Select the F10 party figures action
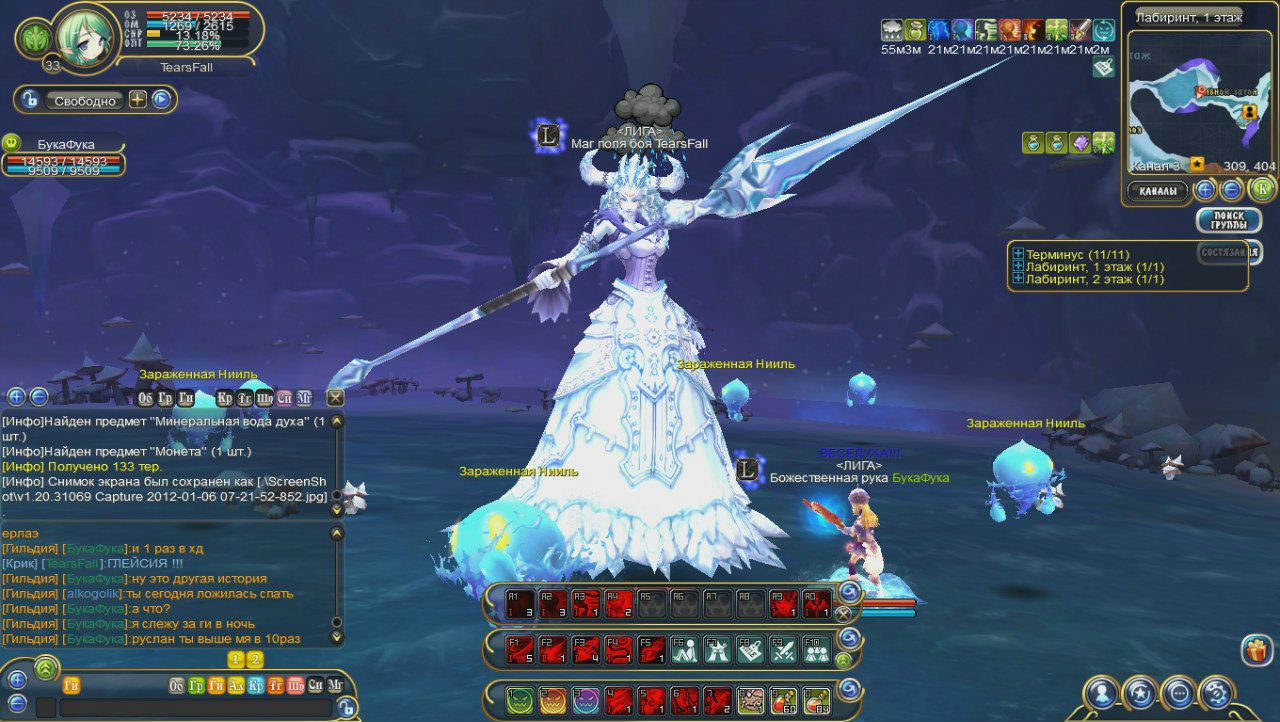The height and width of the screenshot is (722, 1280). (x=816, y=650)
